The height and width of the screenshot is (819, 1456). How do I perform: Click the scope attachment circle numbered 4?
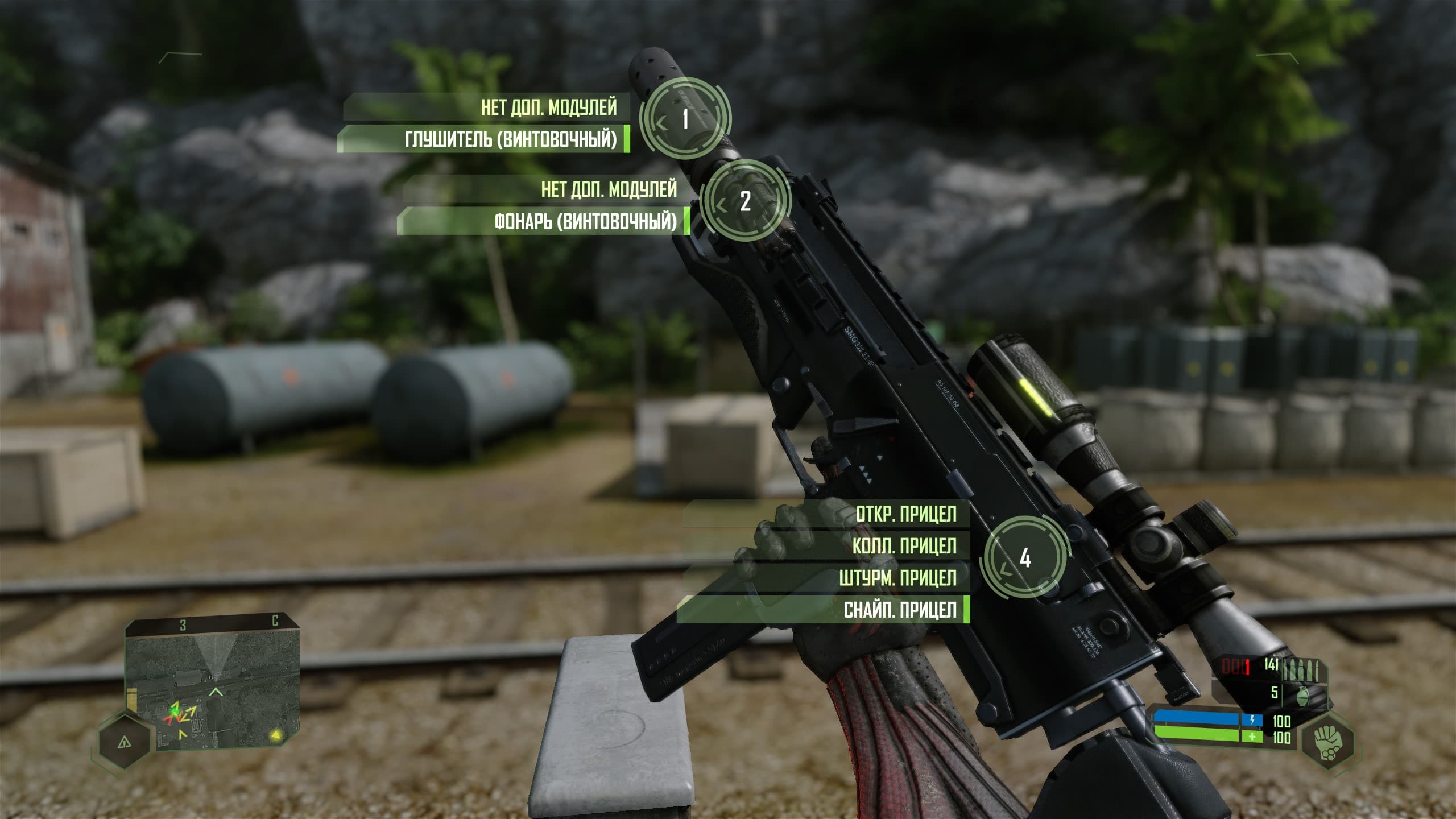point(1025,558)
